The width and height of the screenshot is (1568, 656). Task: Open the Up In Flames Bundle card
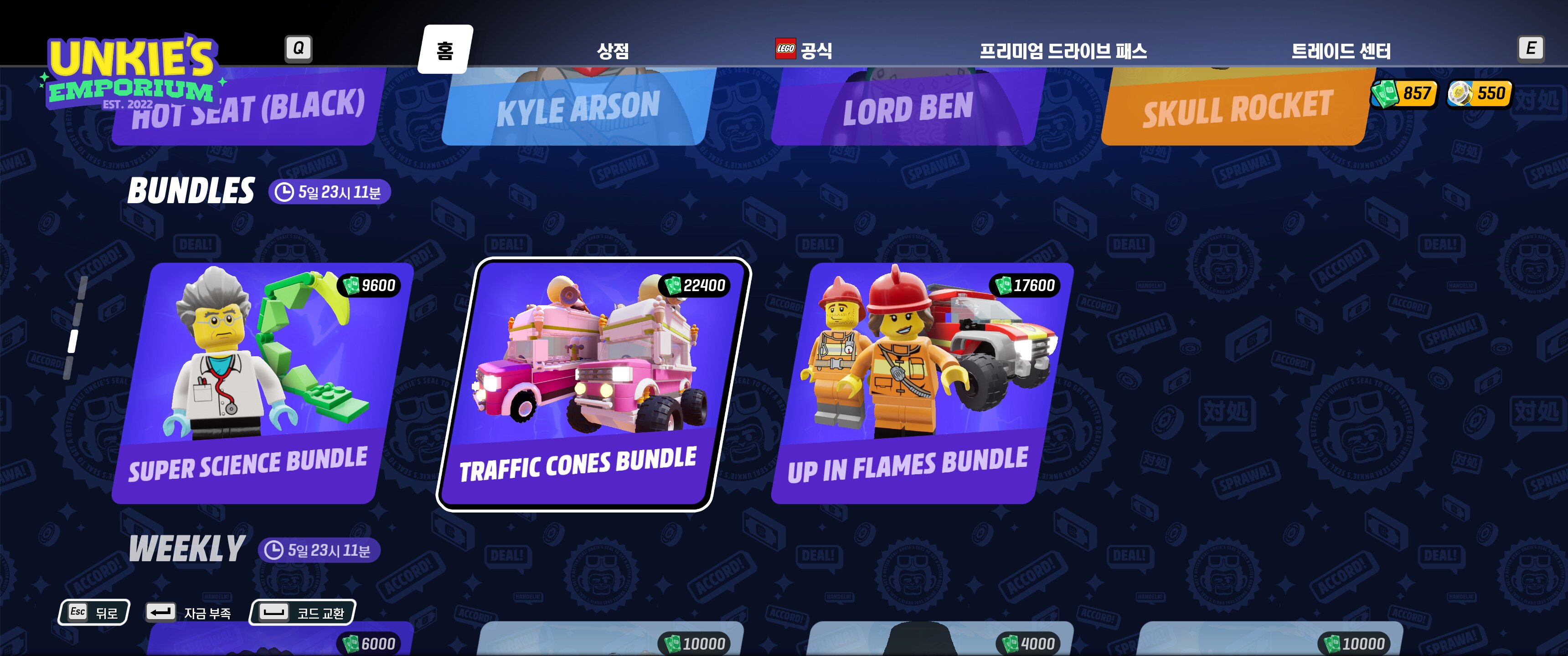(922, 384)
